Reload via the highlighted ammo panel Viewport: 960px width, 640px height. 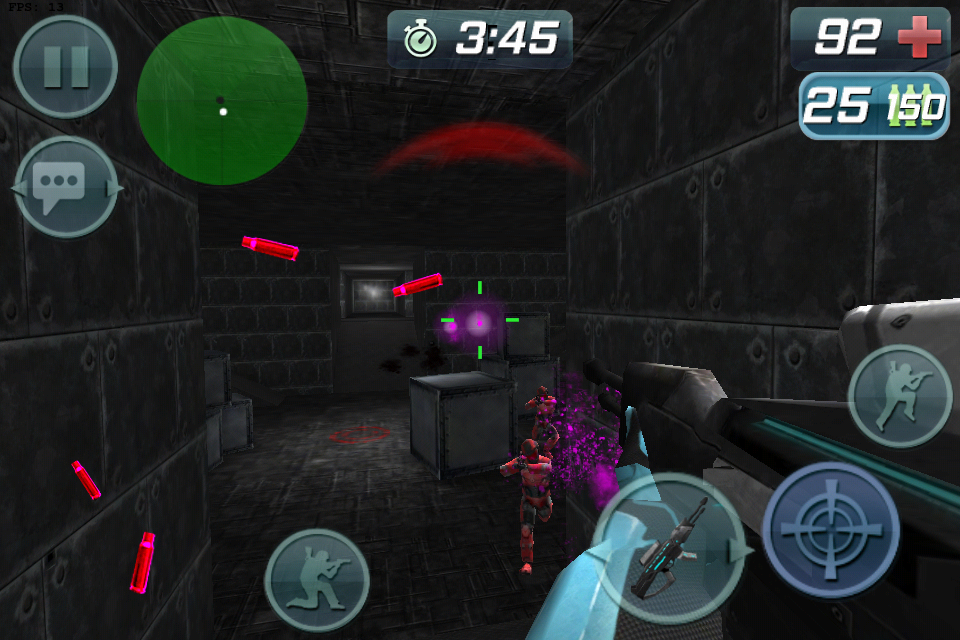873,106
